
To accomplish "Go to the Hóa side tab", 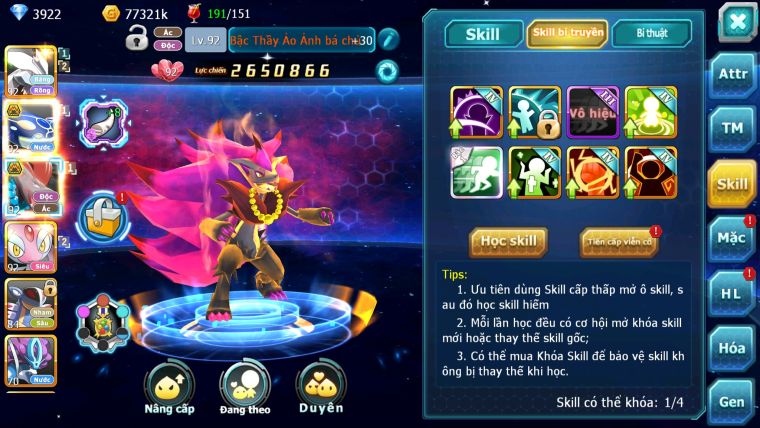I will [x=732, y=348].
